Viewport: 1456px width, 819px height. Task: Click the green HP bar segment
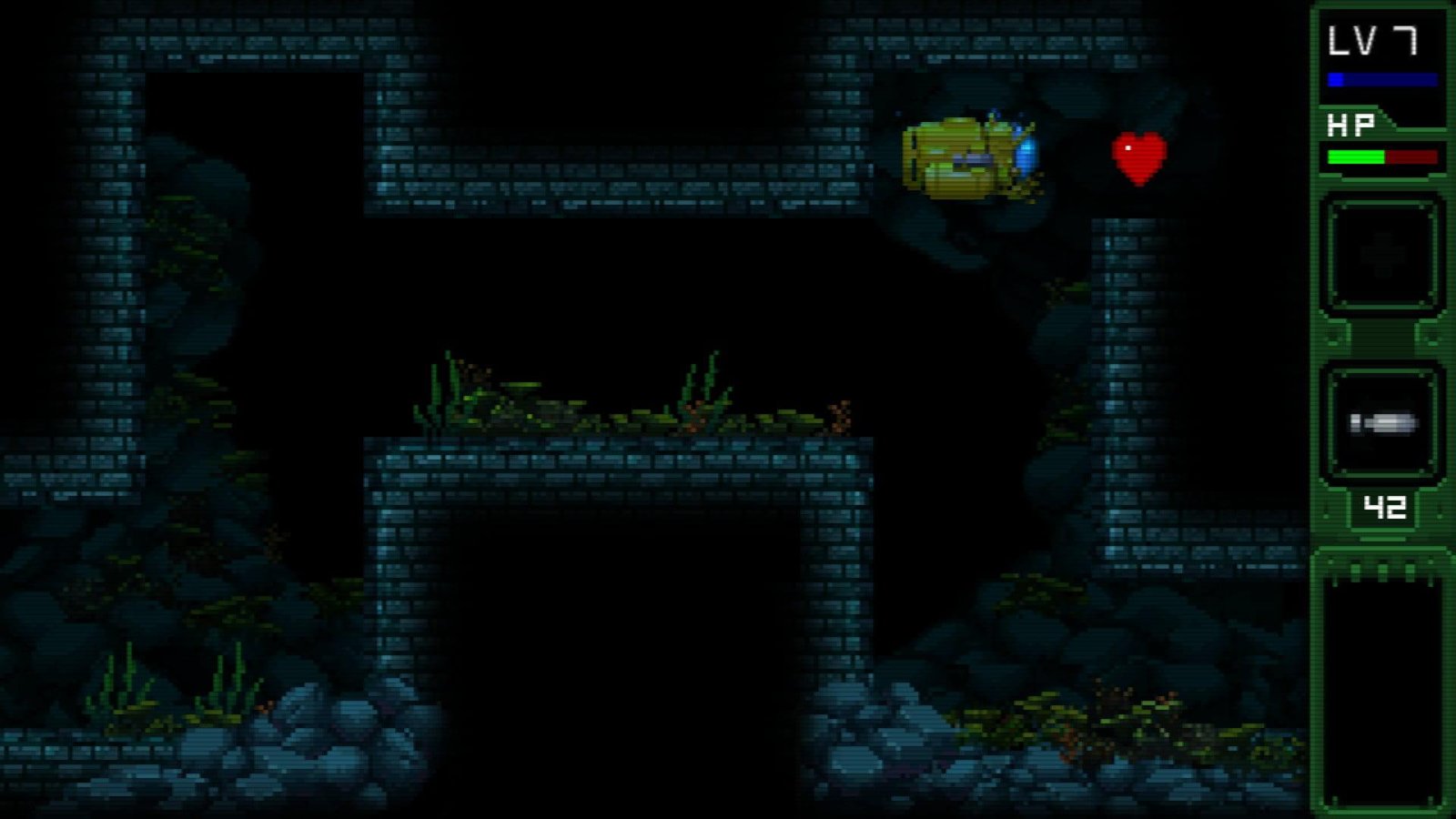(x=1354, y=157)
